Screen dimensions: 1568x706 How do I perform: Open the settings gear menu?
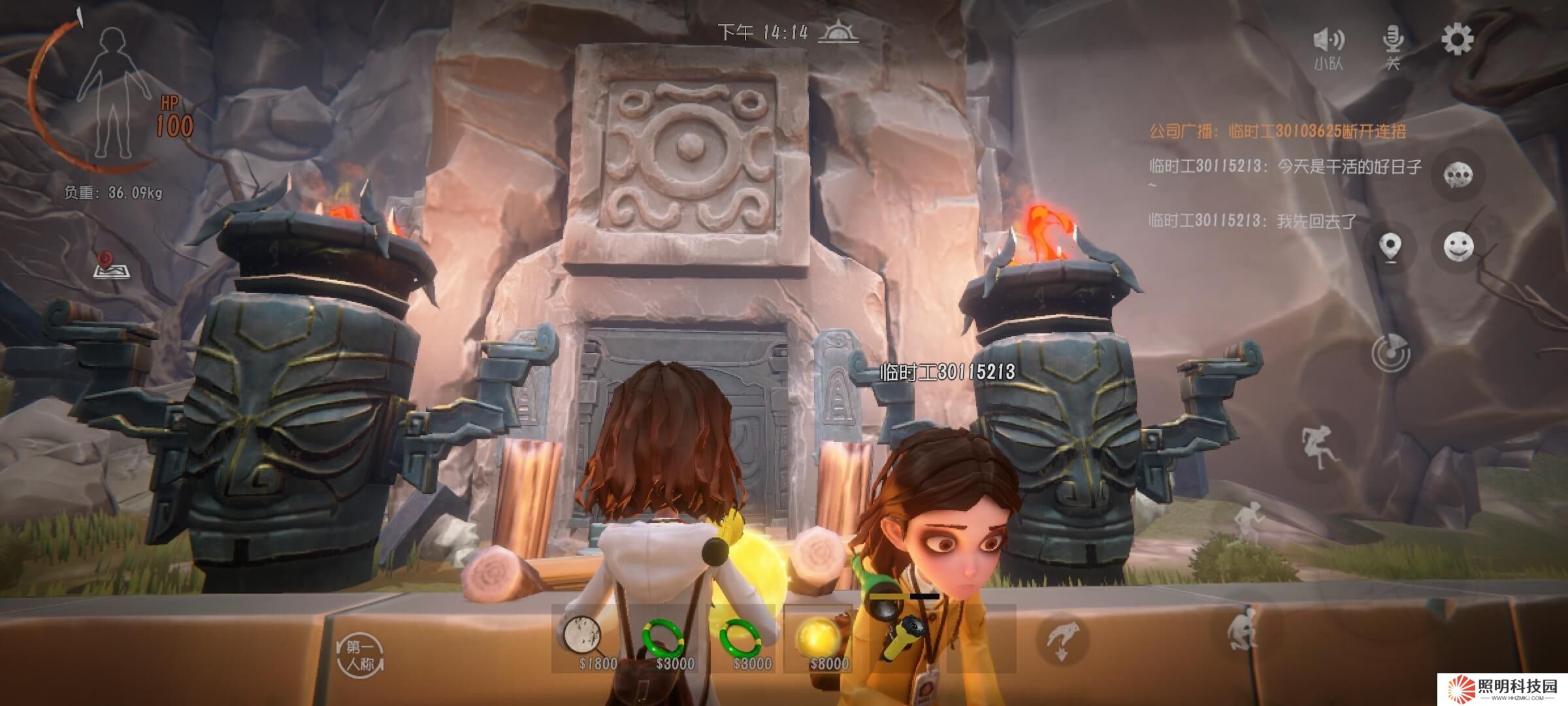(x=1457, y=40)
